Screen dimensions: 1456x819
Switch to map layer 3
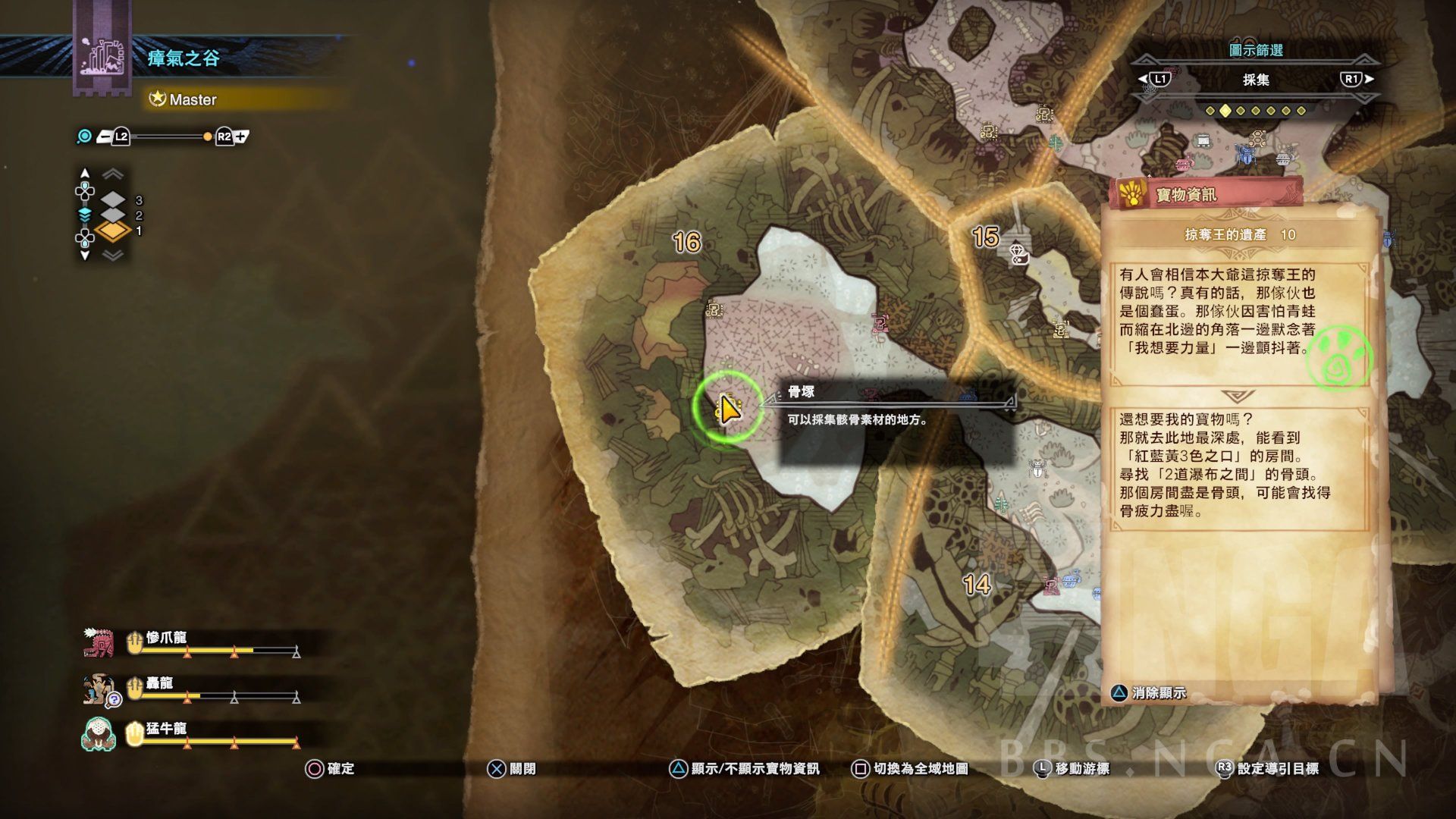pyautogui.click(x=113, y=200)
